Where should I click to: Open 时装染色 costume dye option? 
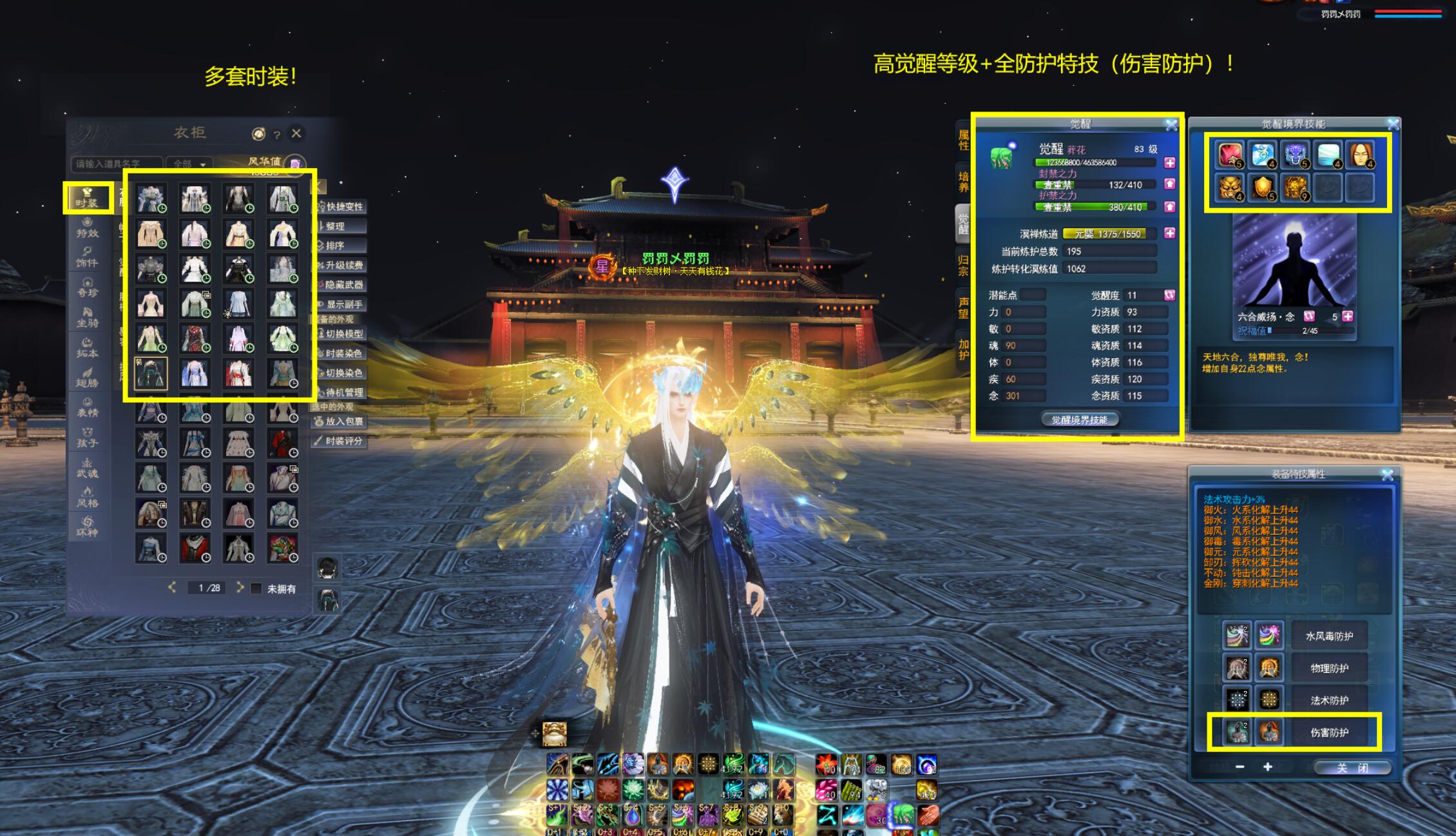tap(340, 353)
